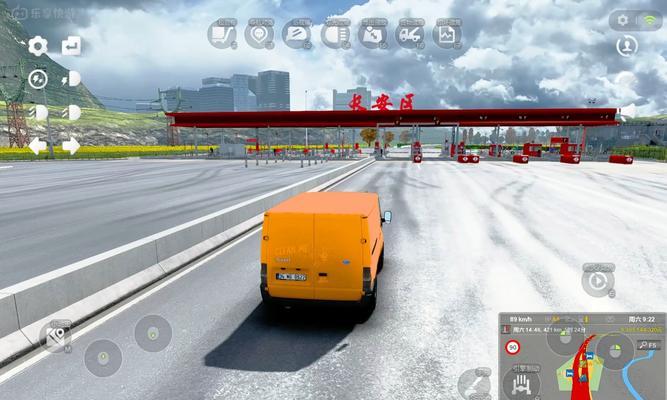This screenshot has width=667, height=400.
Task: Open the gear settings icon
Action: click(x=38, y=45)
